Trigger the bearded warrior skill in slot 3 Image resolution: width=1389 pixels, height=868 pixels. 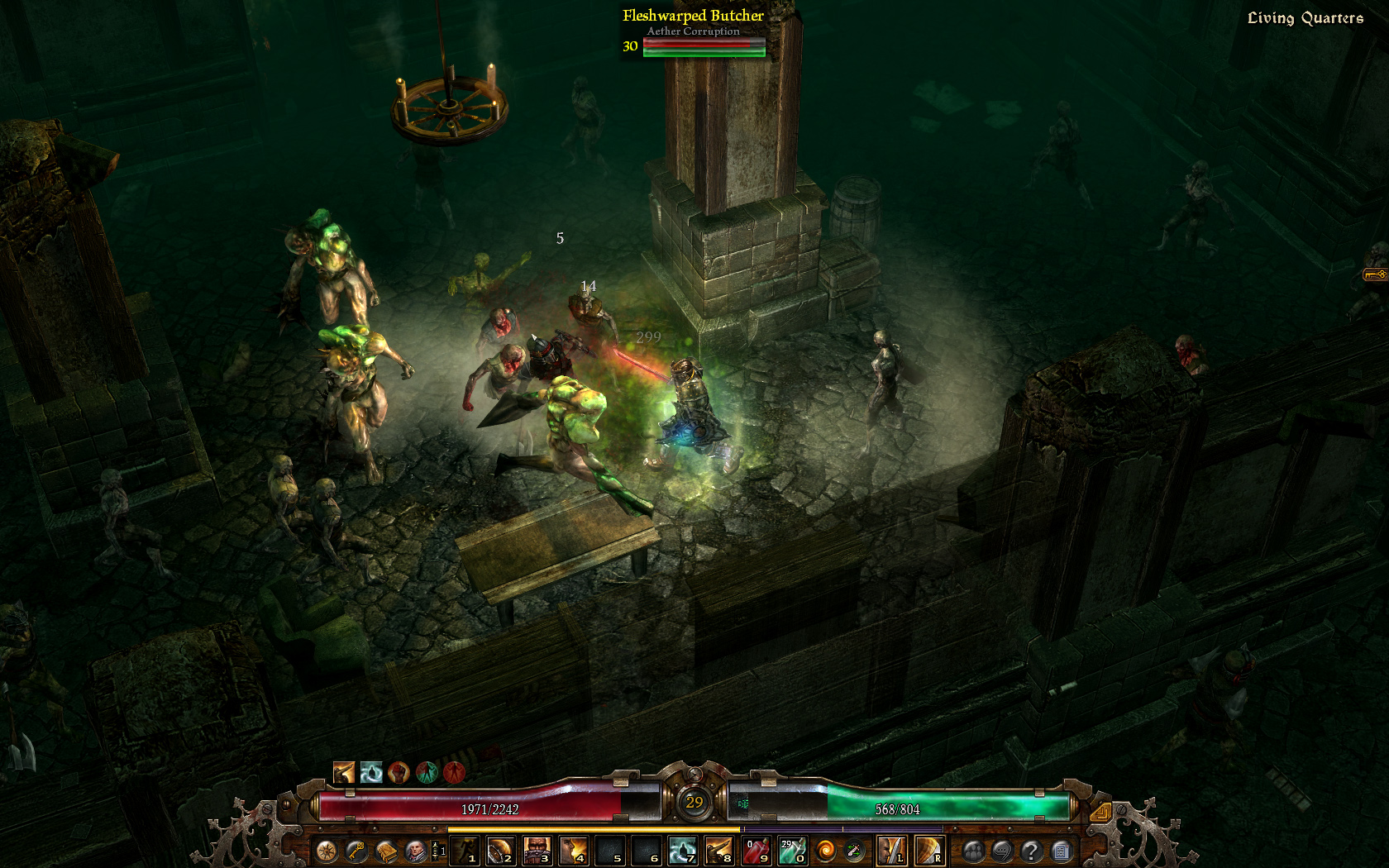tap(537, 851)
